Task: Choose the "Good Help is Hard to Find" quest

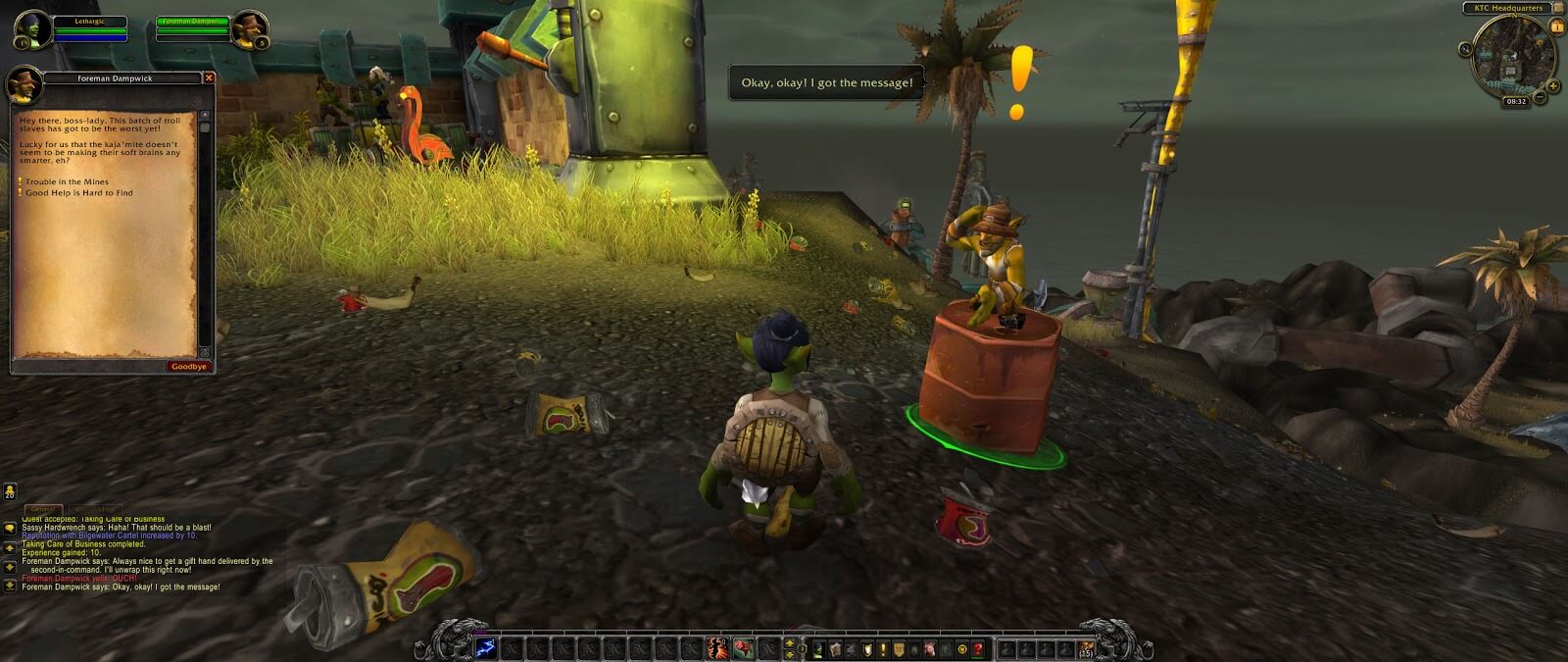Action: click(x=78, y=193)
